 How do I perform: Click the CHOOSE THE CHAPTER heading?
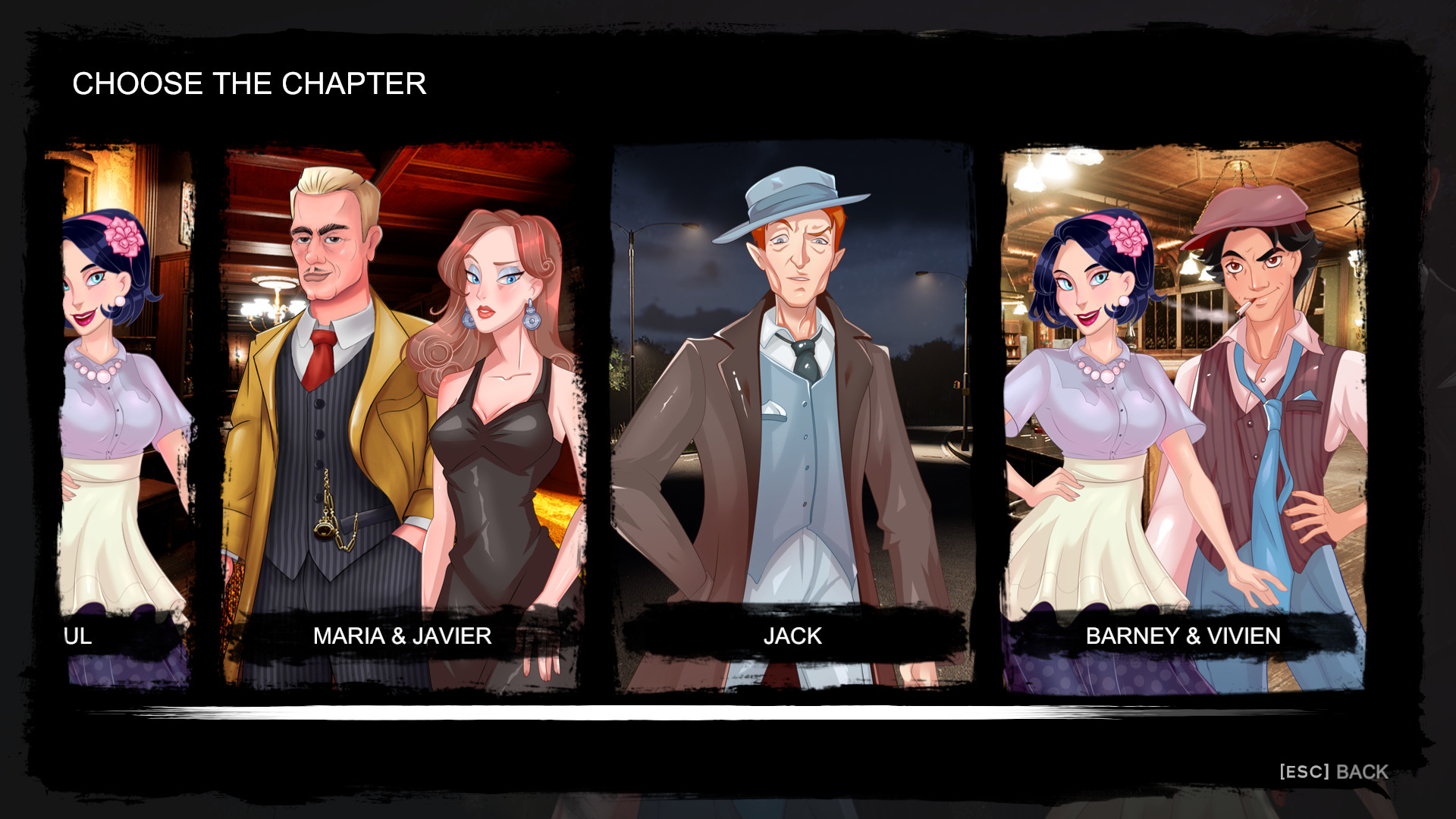tap(249, 83)
